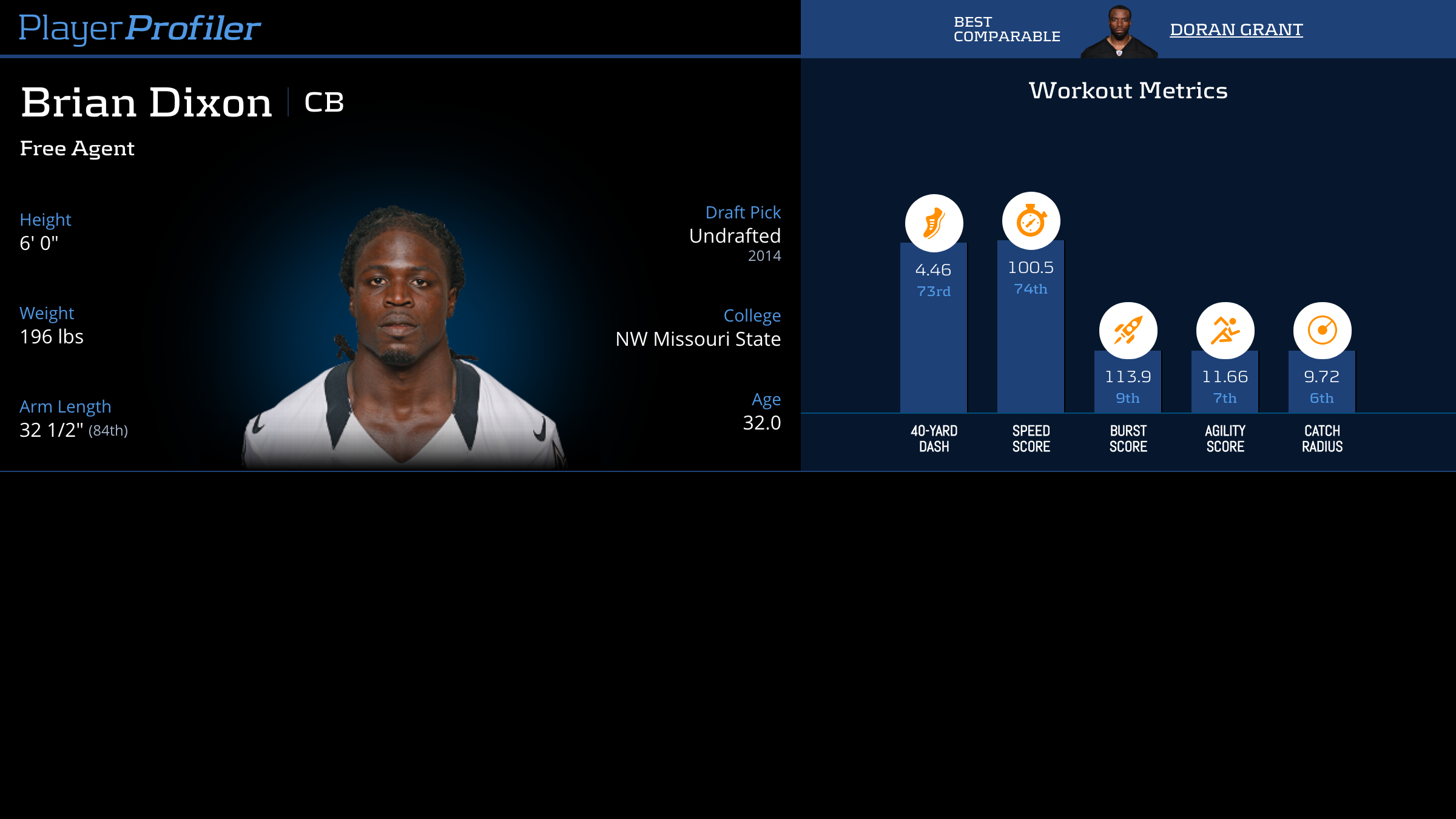Image resolution: width=1456 pixels, height=819 pixels.
Task: Choose the Burst Score rocket icon
Action: 1128,331
